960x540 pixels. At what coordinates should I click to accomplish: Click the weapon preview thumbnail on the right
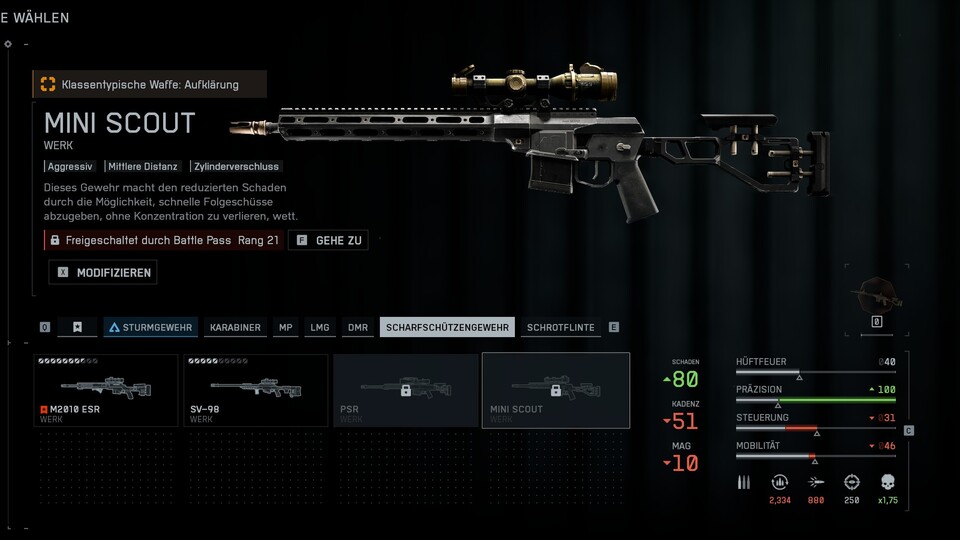876,298
